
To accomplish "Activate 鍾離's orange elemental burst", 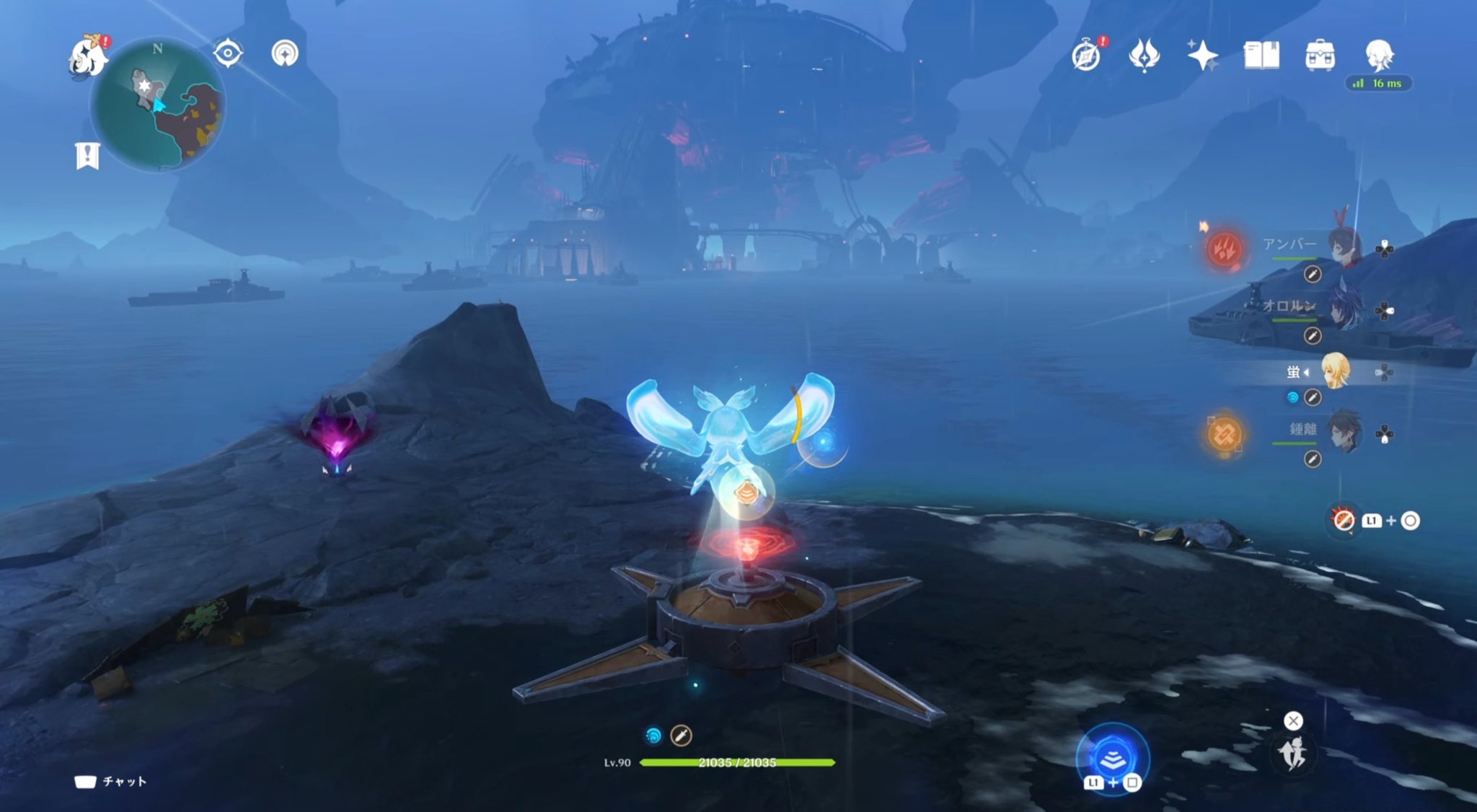I will (x=1225, y=434).
